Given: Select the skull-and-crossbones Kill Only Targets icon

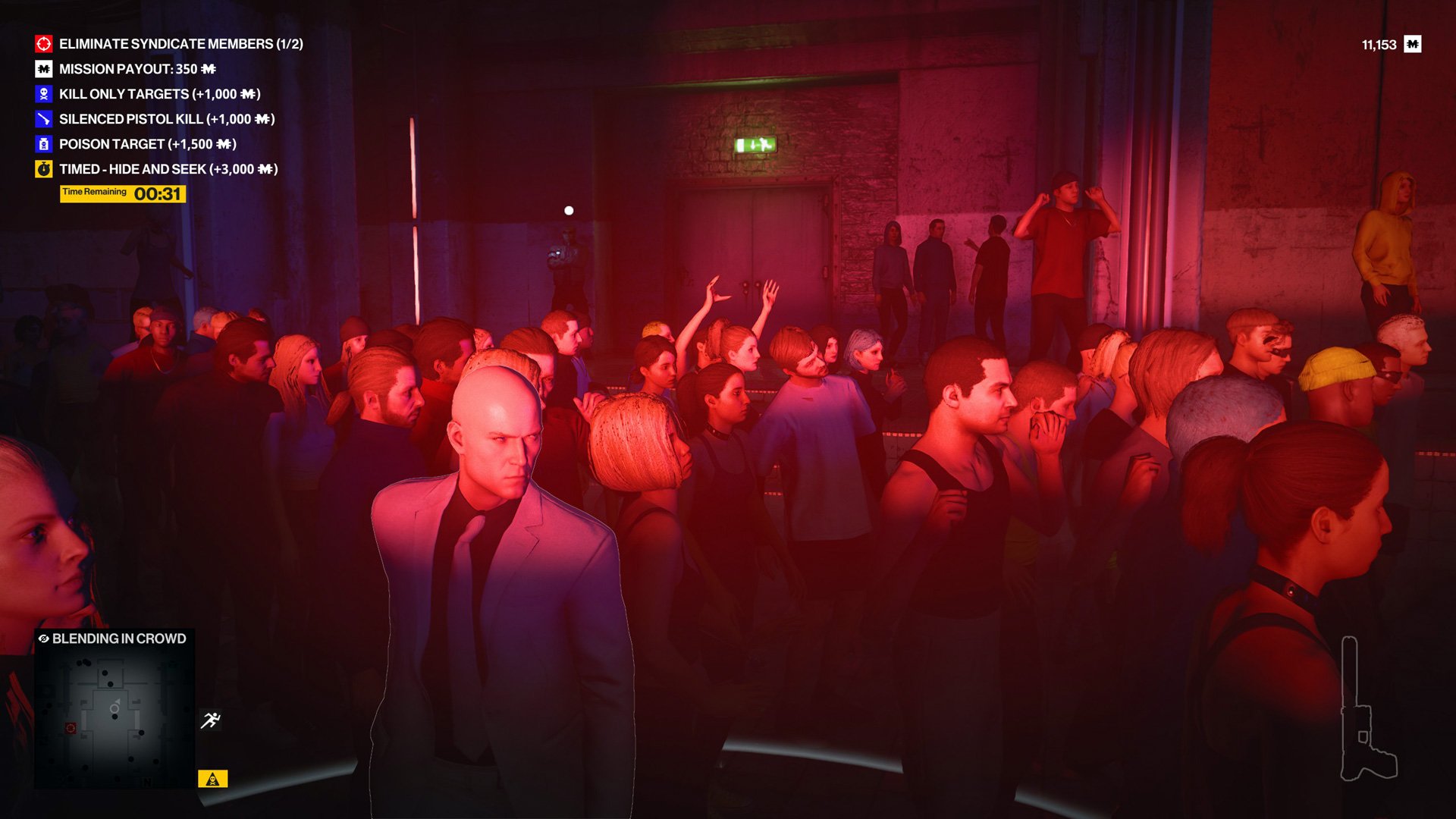Looking at the screenshot, I should click(43, 94).
